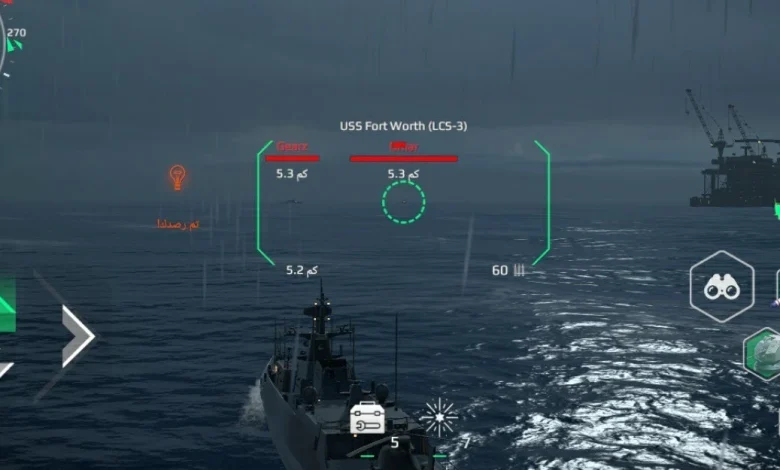780x470 pixels.
Task: Tap the white chevron throttle arrow
Action: [x=77, y=336]
